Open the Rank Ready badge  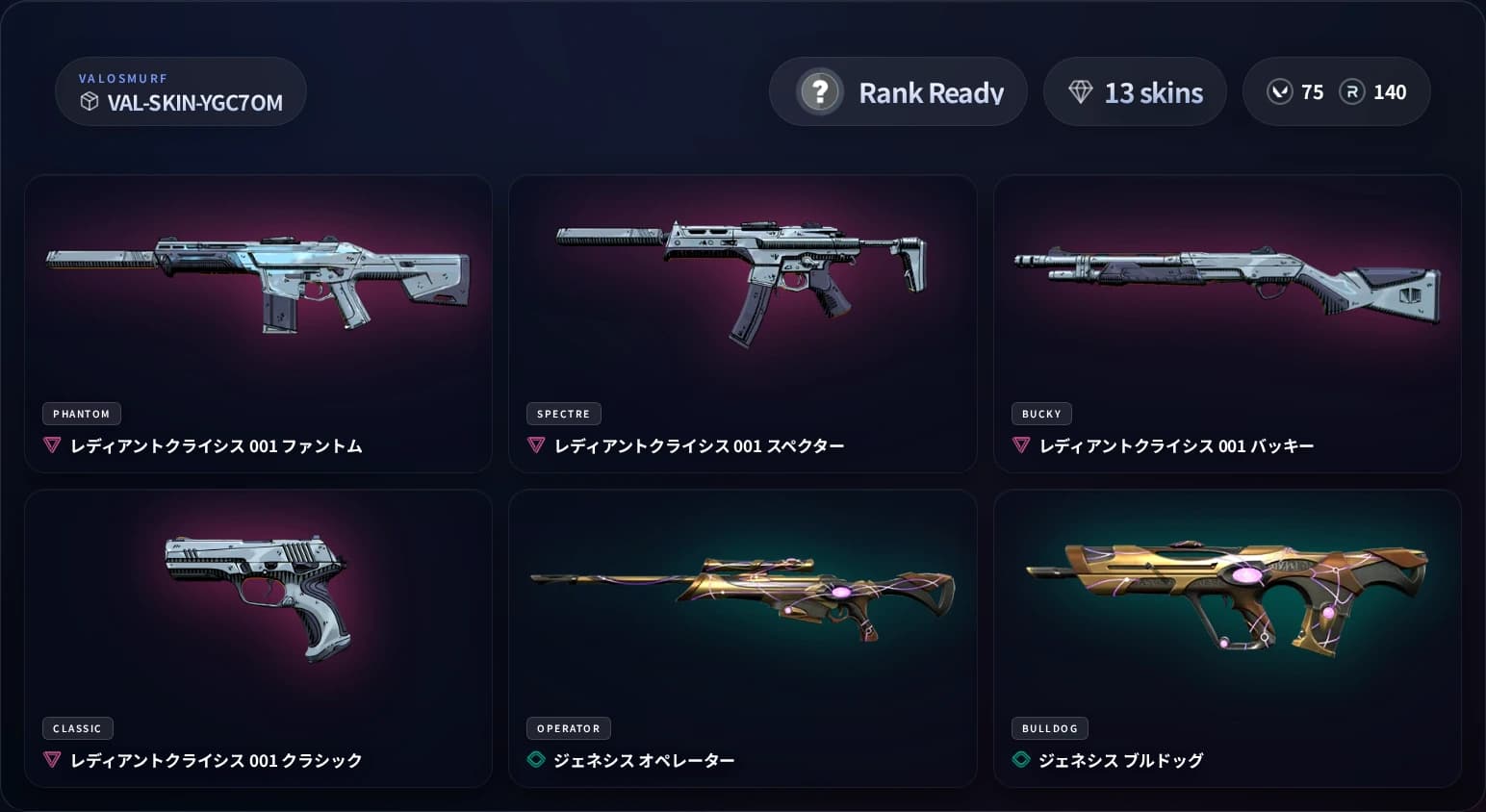pos(898,91)
